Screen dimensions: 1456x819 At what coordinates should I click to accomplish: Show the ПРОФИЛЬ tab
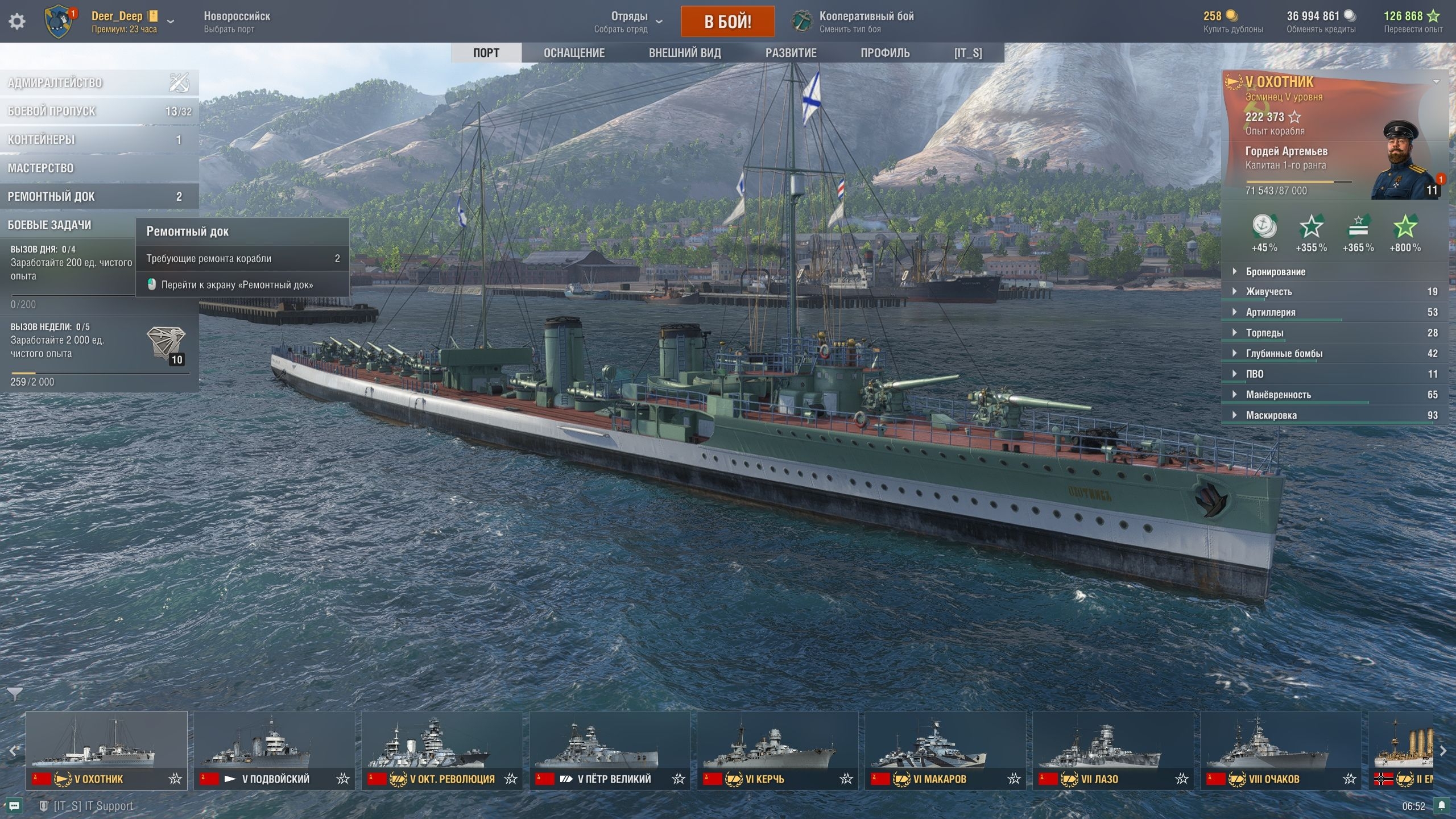[885, 53]
